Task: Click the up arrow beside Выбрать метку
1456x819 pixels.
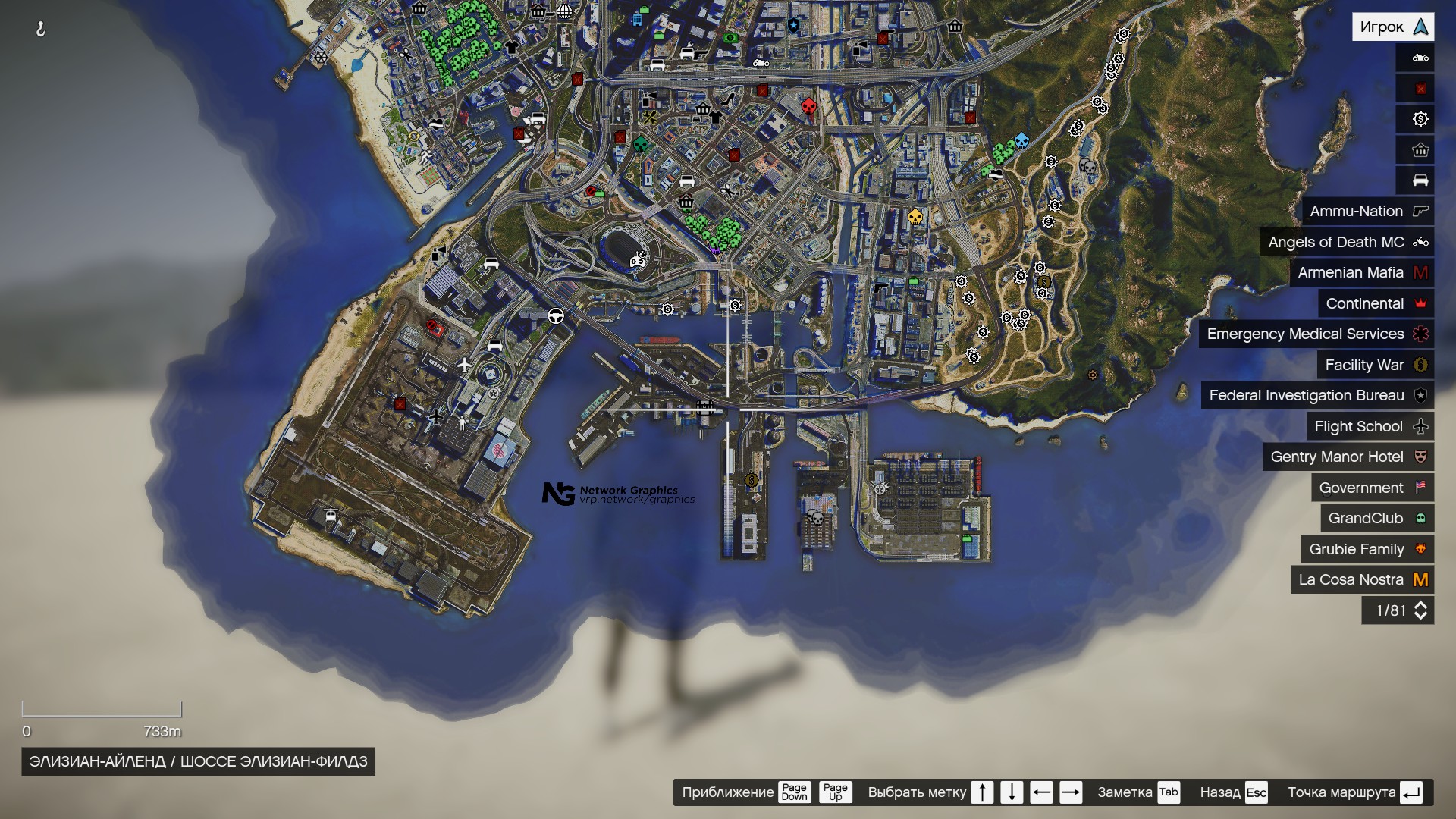Action: [x=982, y=792]
